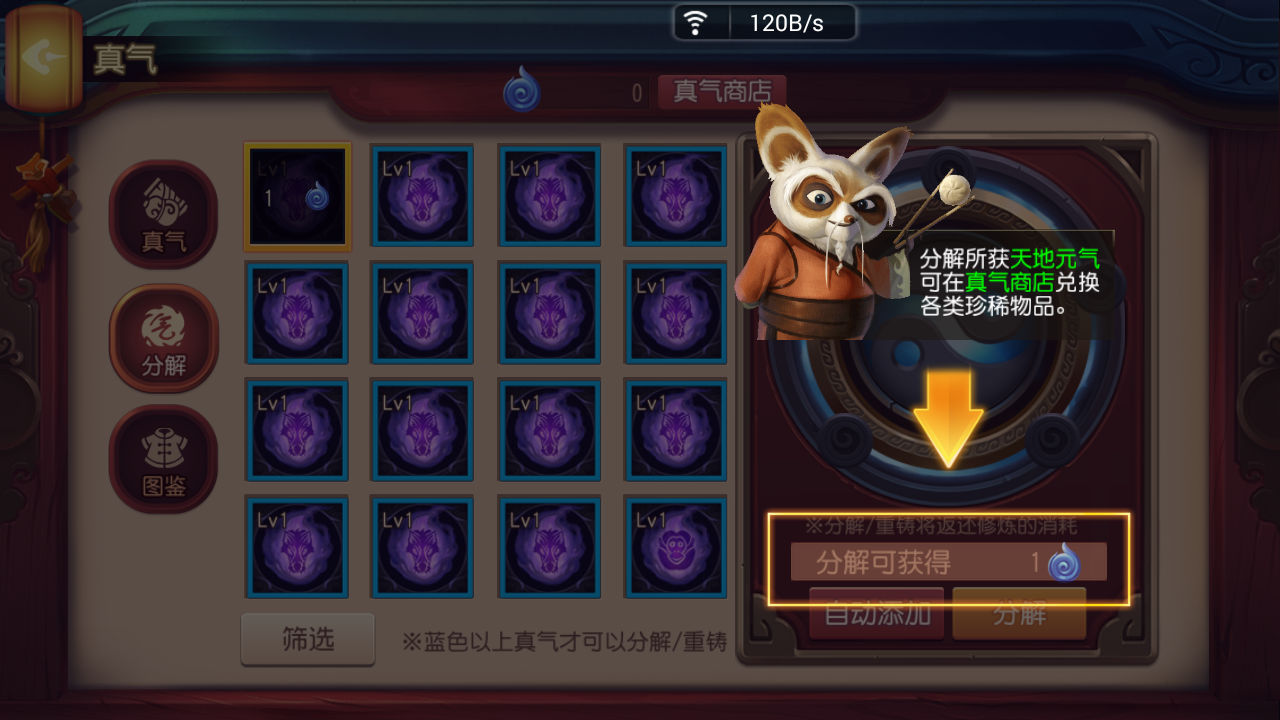Open the 分解 panel from the sidebar

click(163, 337)
